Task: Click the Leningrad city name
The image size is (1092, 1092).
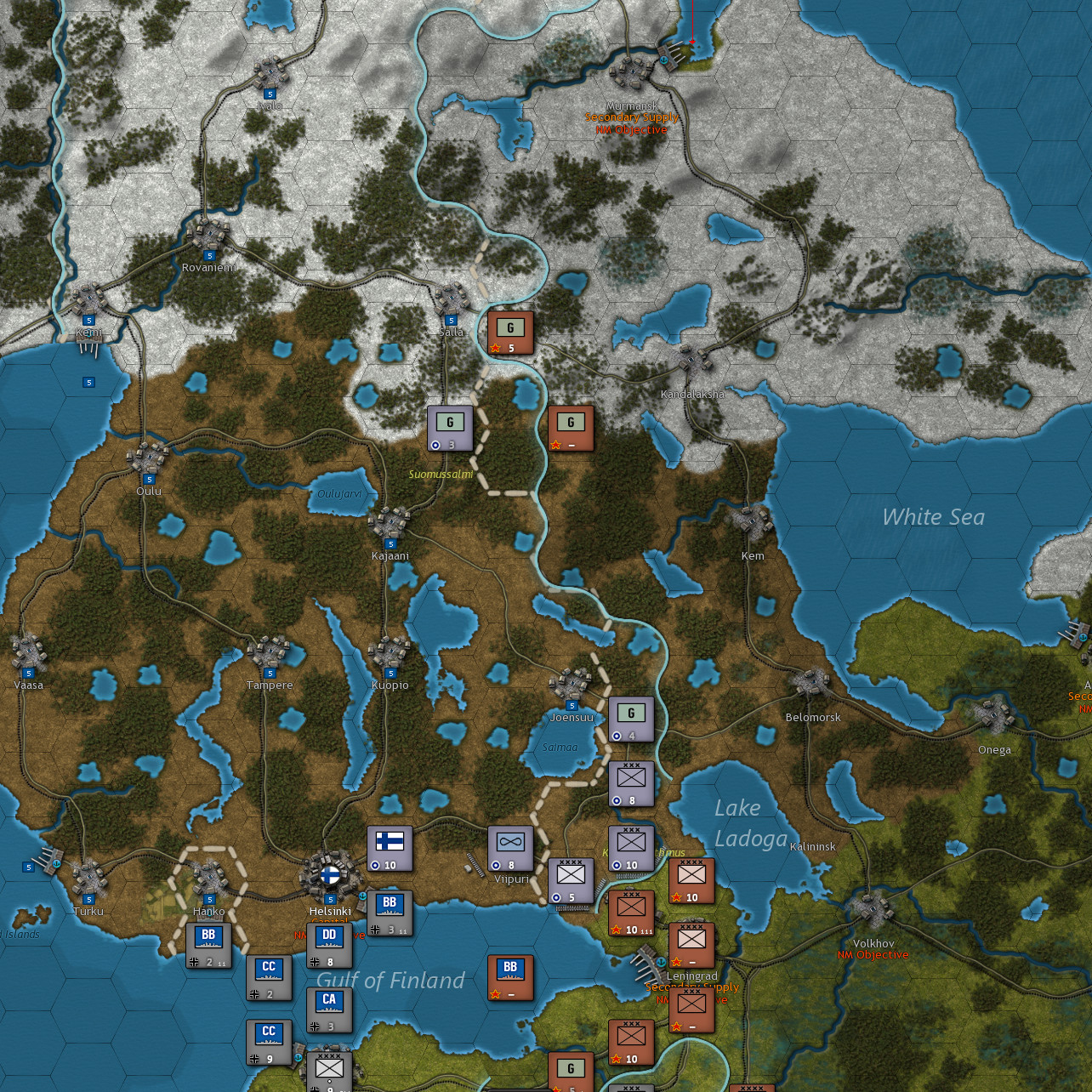Action: click(x=691, y=975)
